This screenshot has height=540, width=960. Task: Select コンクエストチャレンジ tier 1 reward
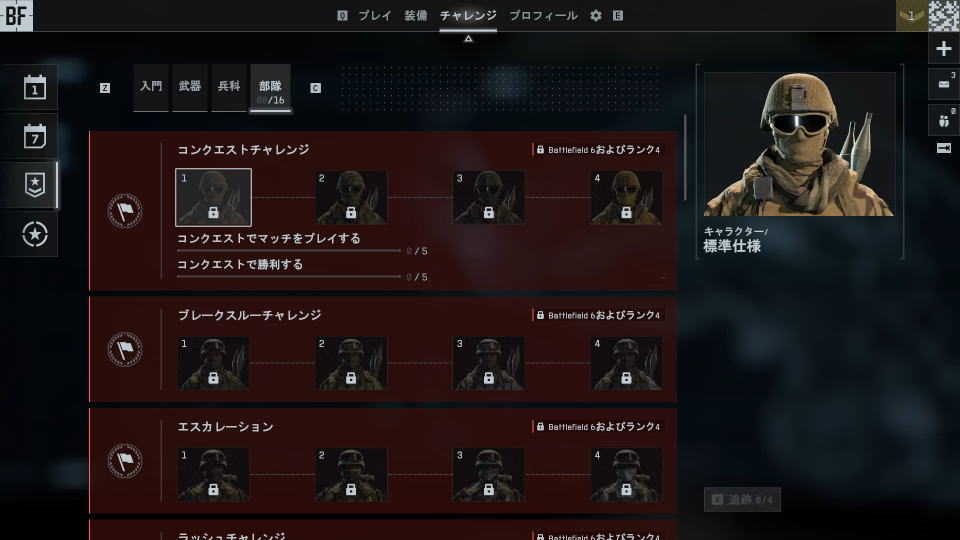coord(213,197)
